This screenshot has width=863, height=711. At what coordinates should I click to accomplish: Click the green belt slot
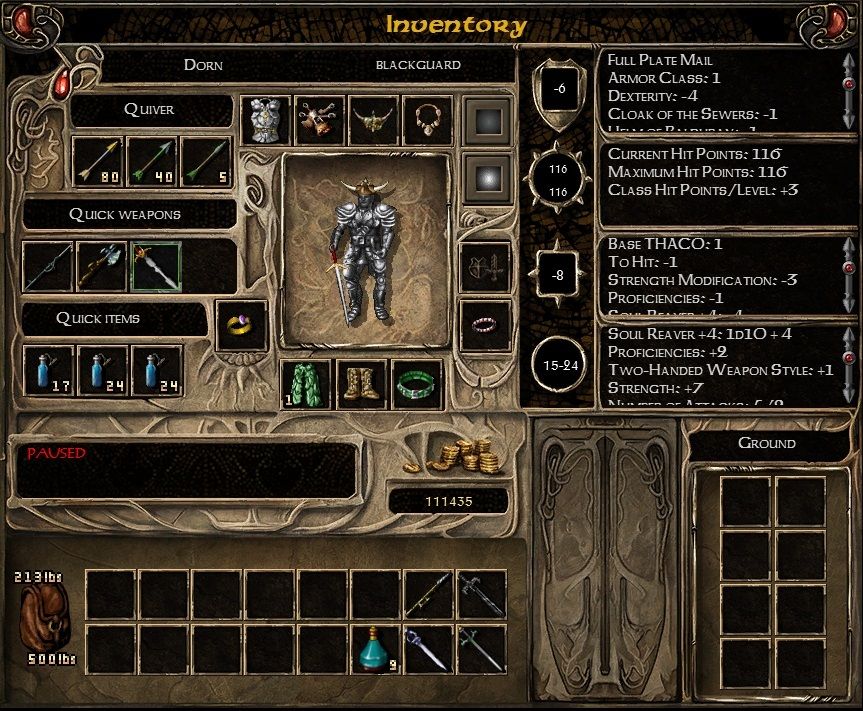416,385
